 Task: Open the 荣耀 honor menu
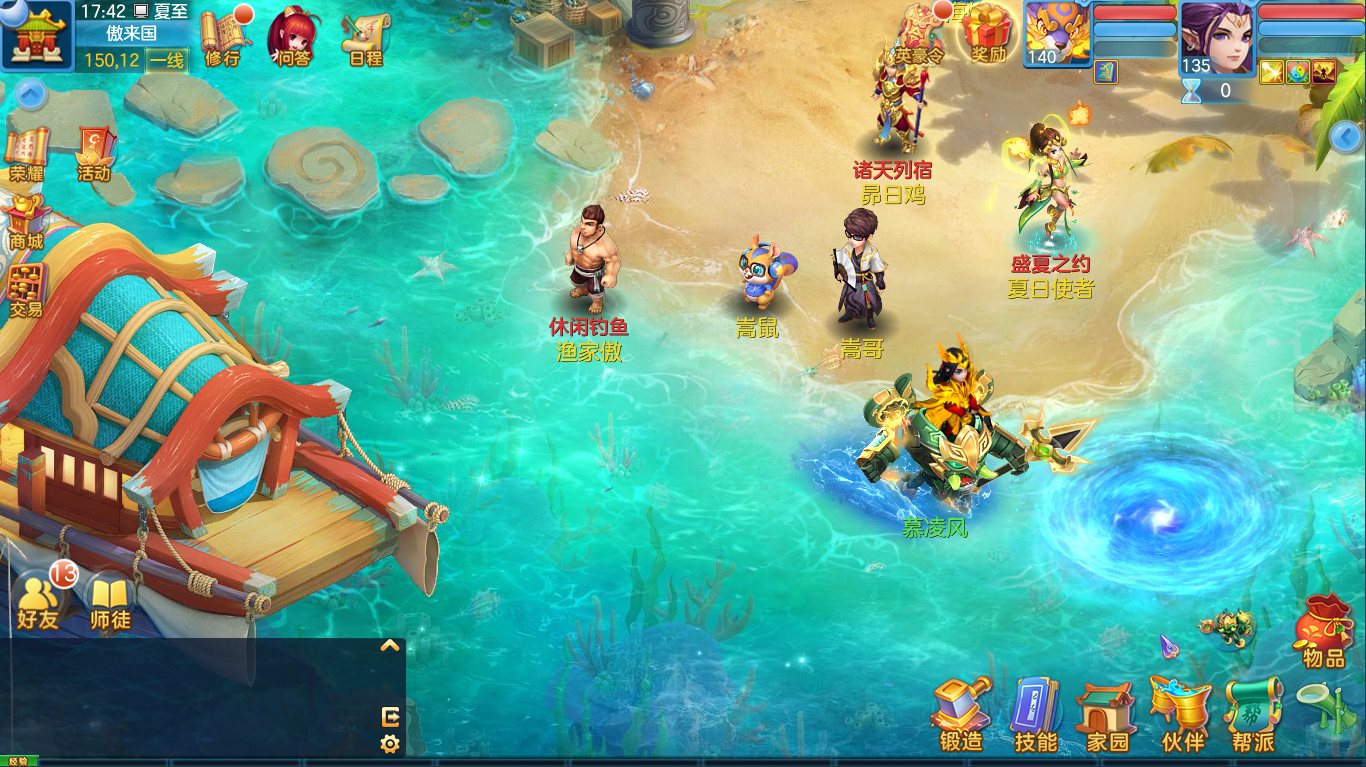(x=27, y=154)
